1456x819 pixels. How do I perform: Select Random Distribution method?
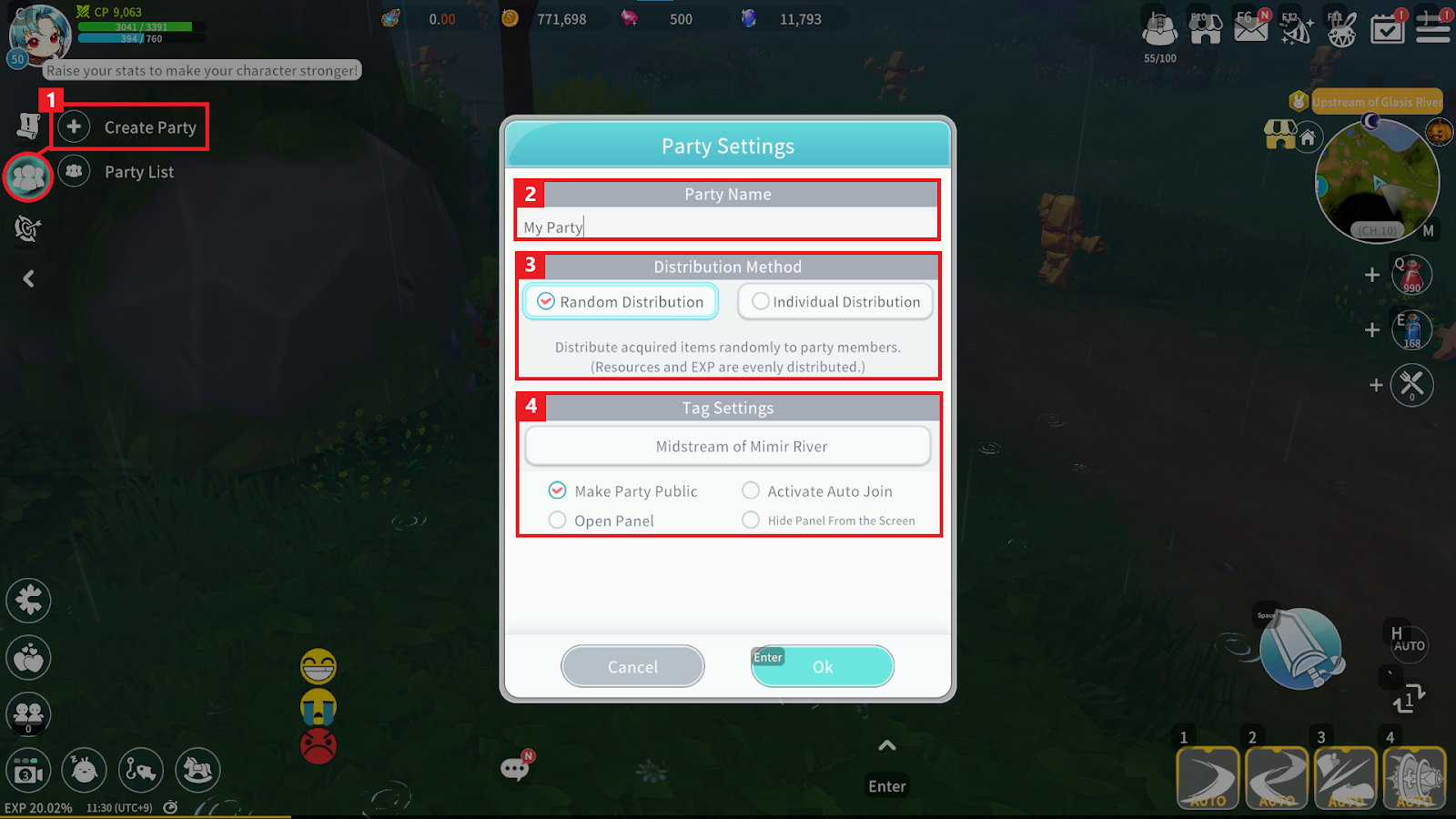tap(621, 302)
